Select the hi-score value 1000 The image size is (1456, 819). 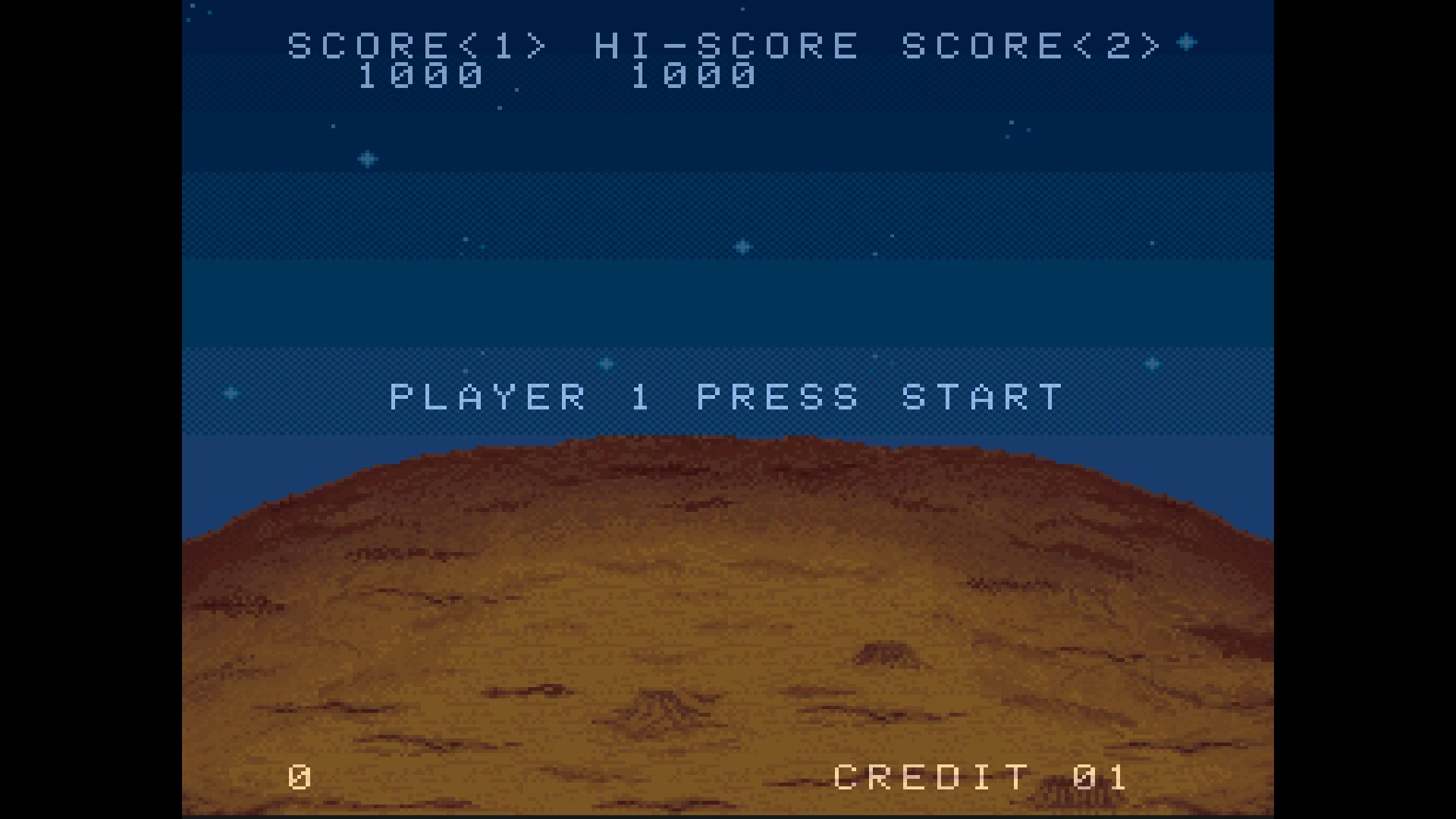click(694, 76)
